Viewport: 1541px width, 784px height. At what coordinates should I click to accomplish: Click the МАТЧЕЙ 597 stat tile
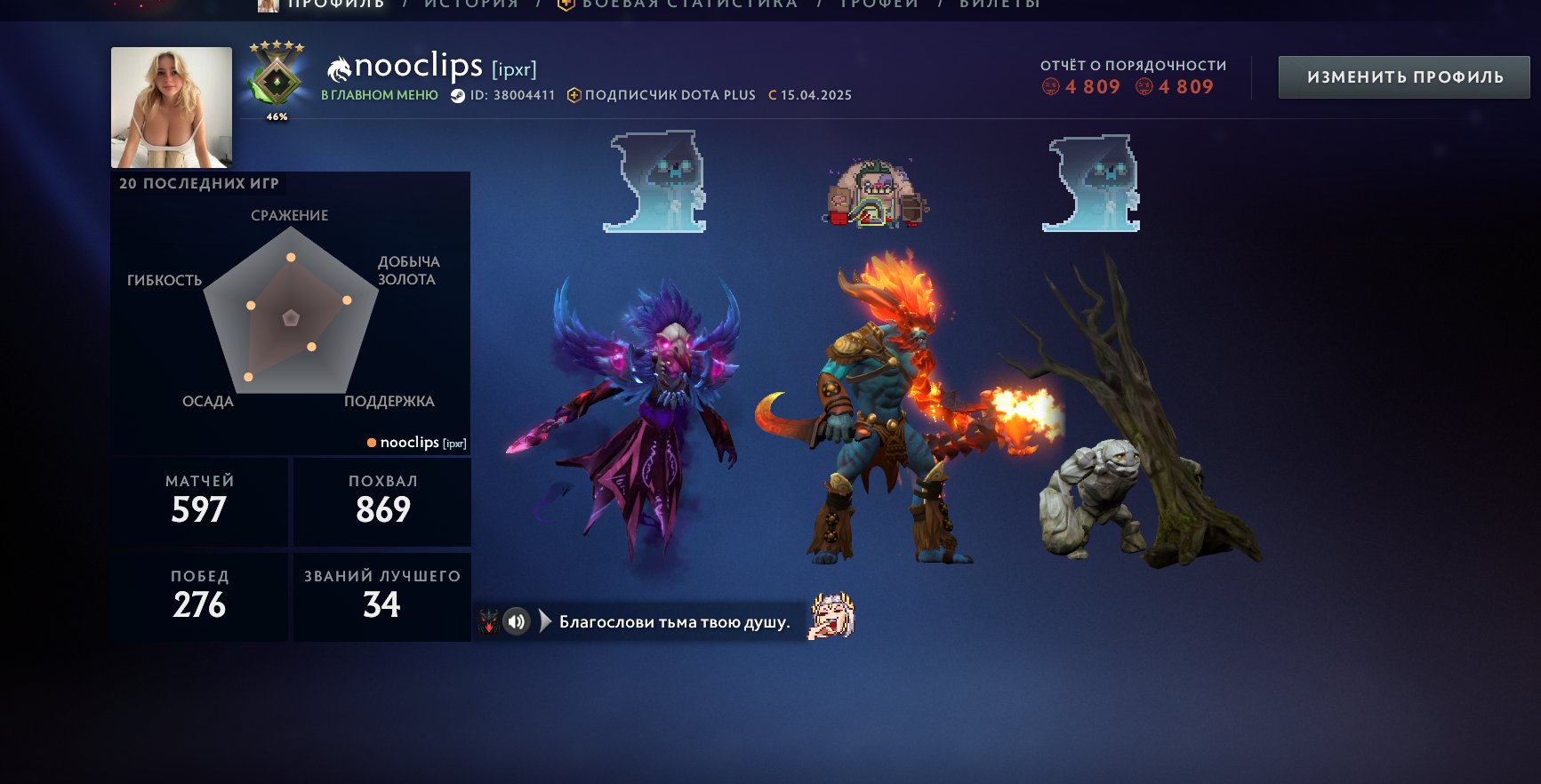[200, 500]
